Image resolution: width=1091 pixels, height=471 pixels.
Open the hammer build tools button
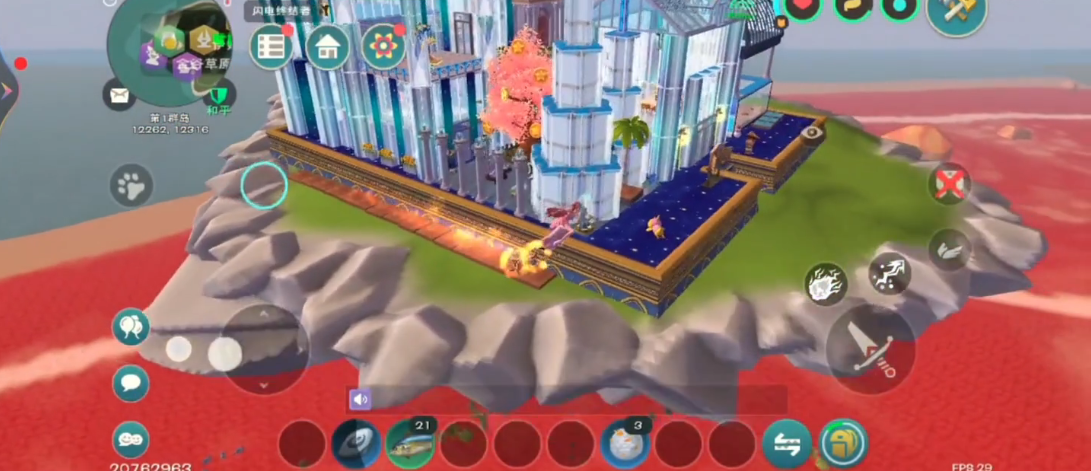click(956, 14)
